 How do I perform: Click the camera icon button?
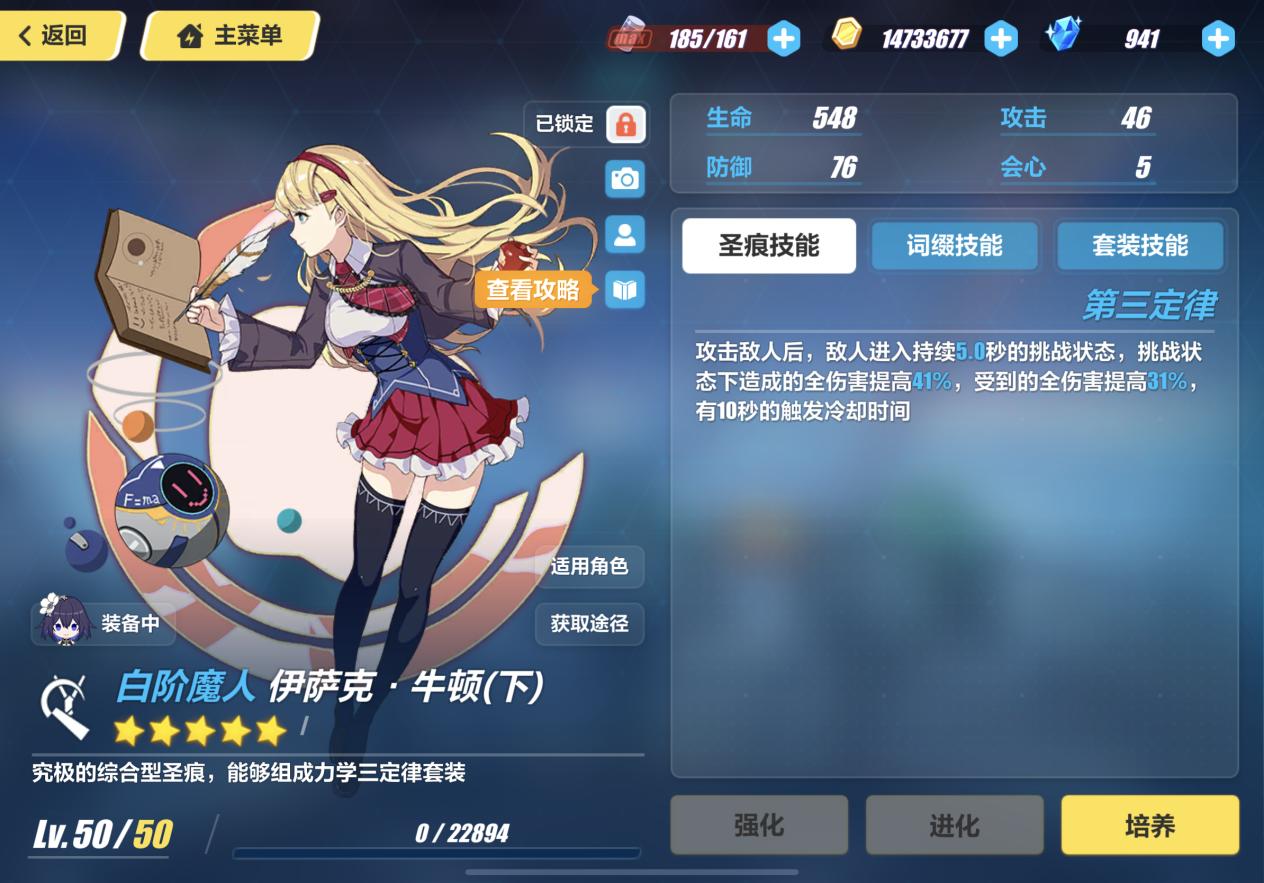[x=625, y=179]
